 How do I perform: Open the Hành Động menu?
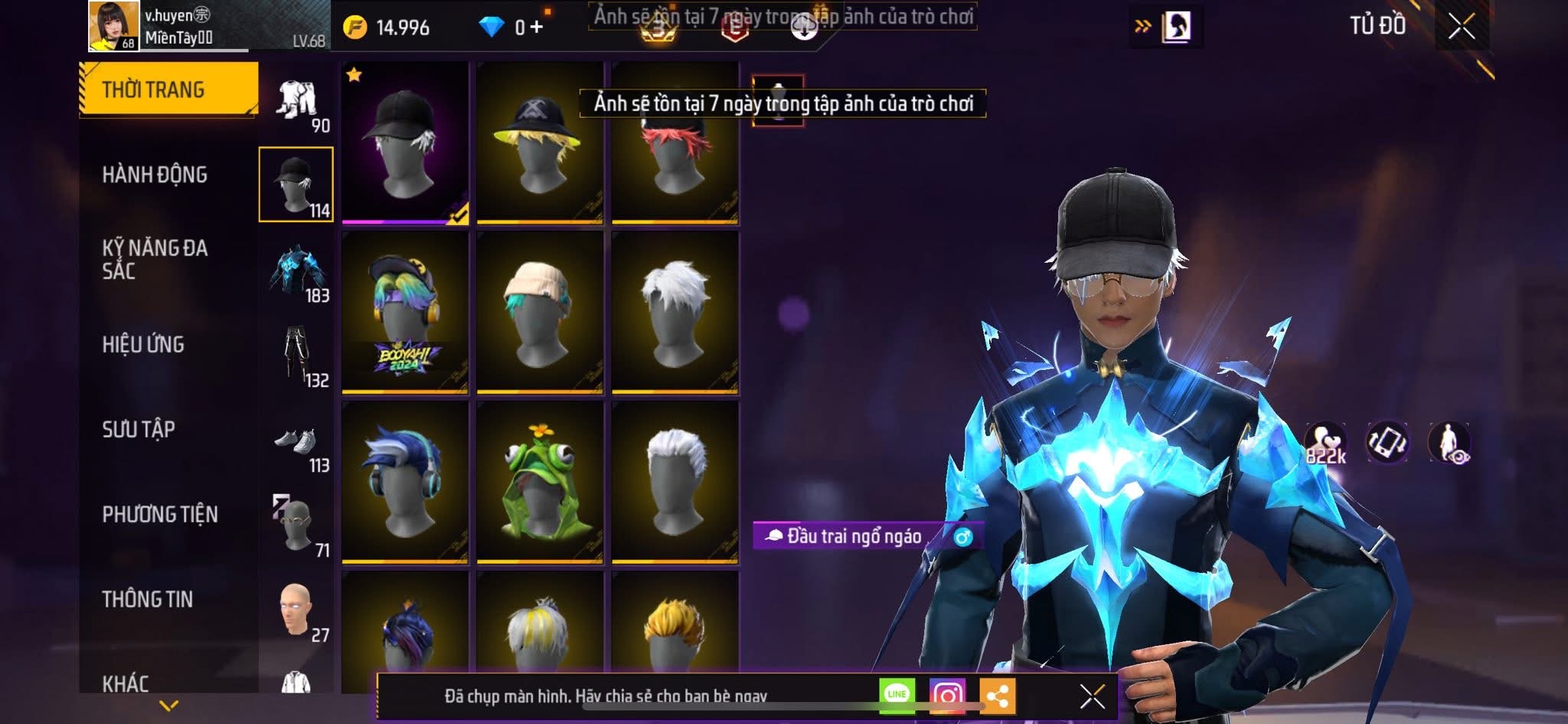(155, 175)
